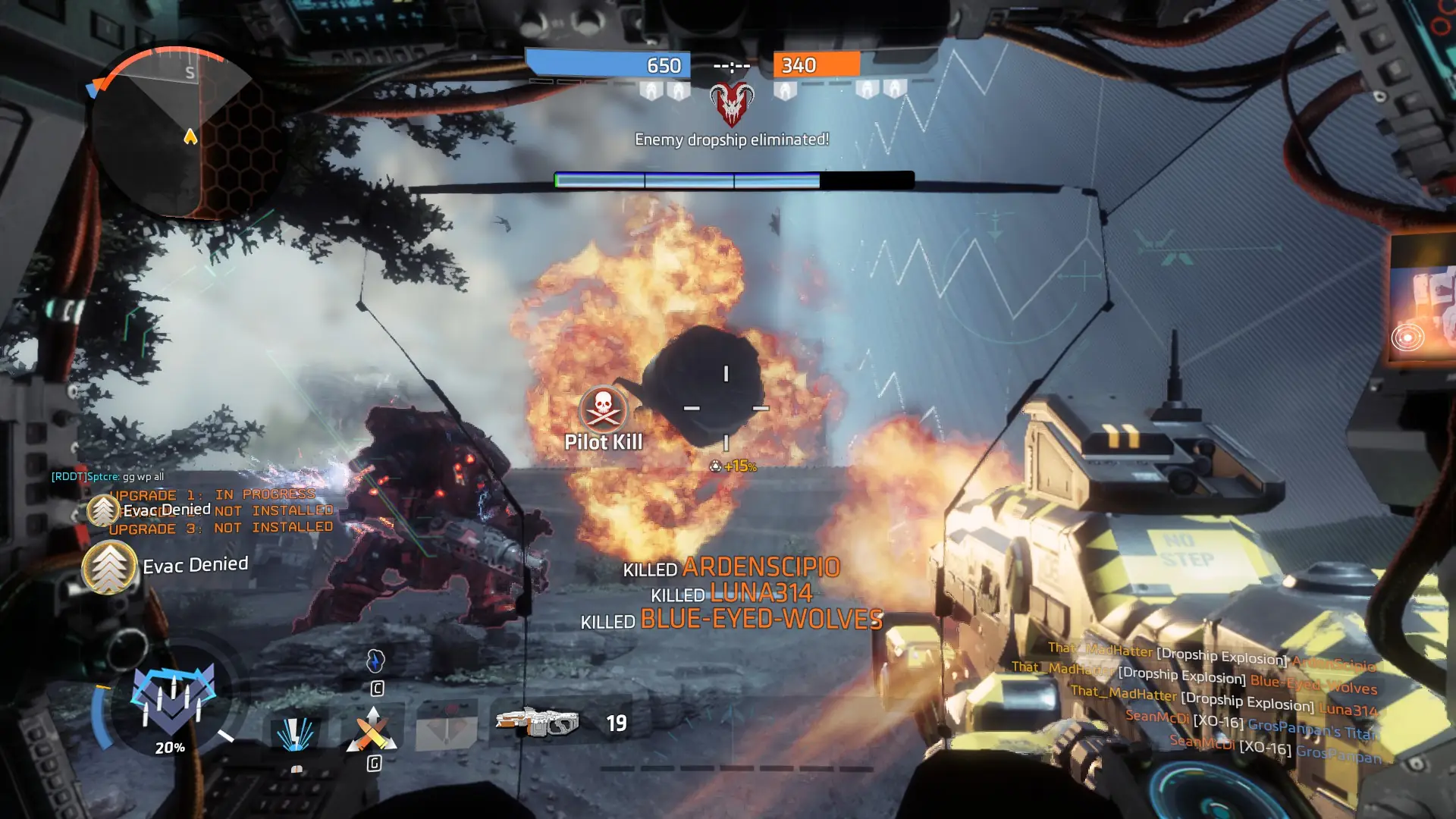The width and height of the screenshot is (1456, 819).
Task: Choose the greyed-out rocket ability slot
Action: (447, 728)
